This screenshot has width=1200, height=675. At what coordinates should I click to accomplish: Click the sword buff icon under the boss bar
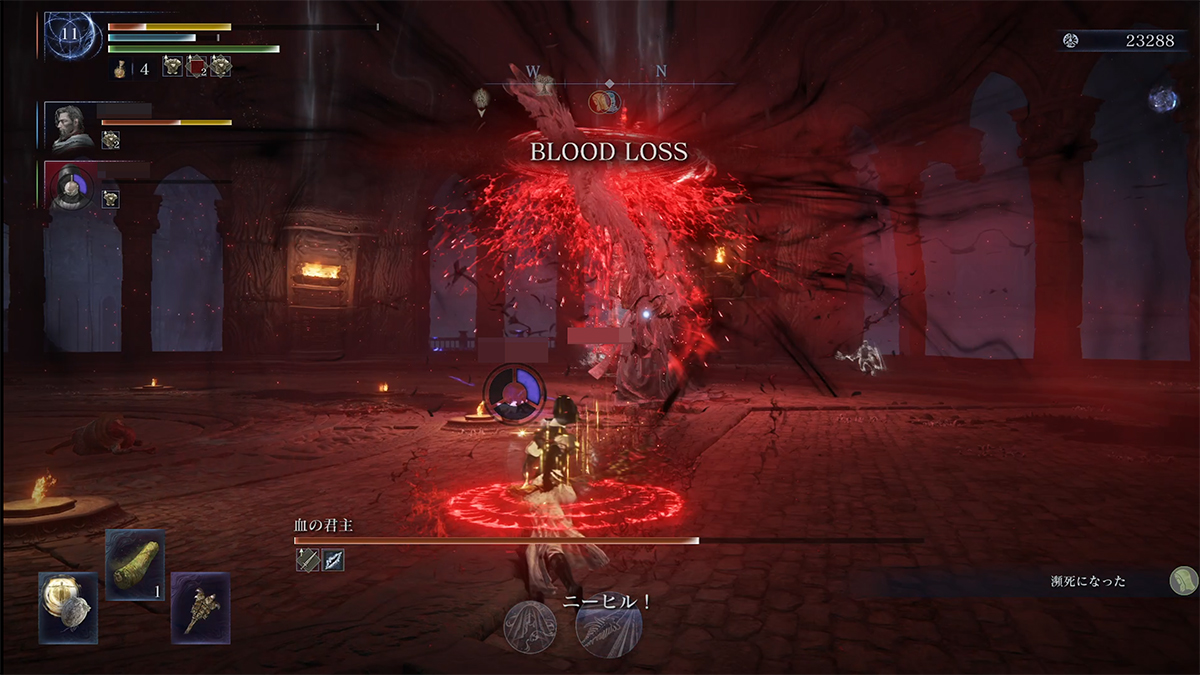[307, 561]
